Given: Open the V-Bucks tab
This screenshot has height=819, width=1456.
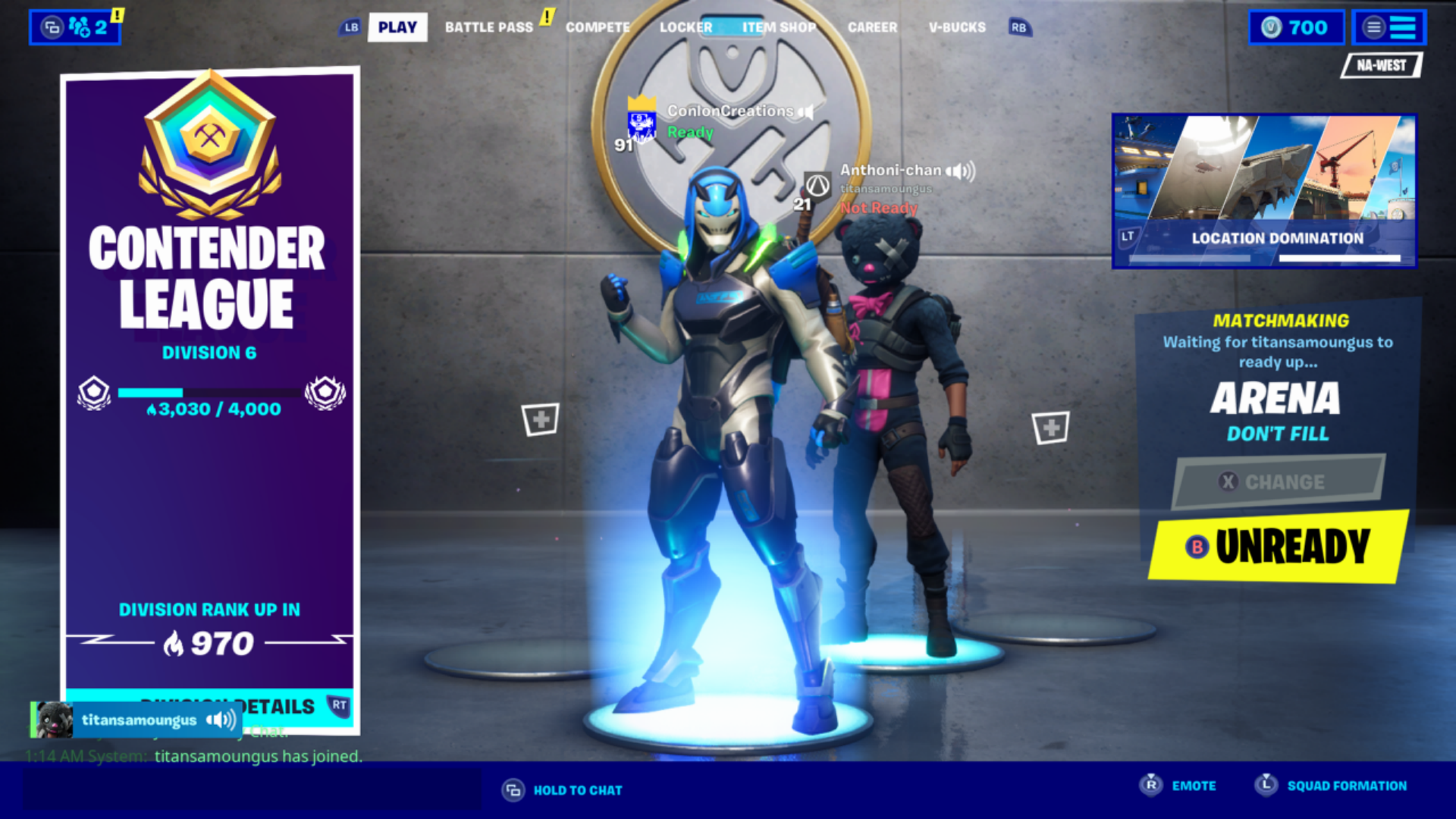Looking at the screenshot, I should (957, 27).
